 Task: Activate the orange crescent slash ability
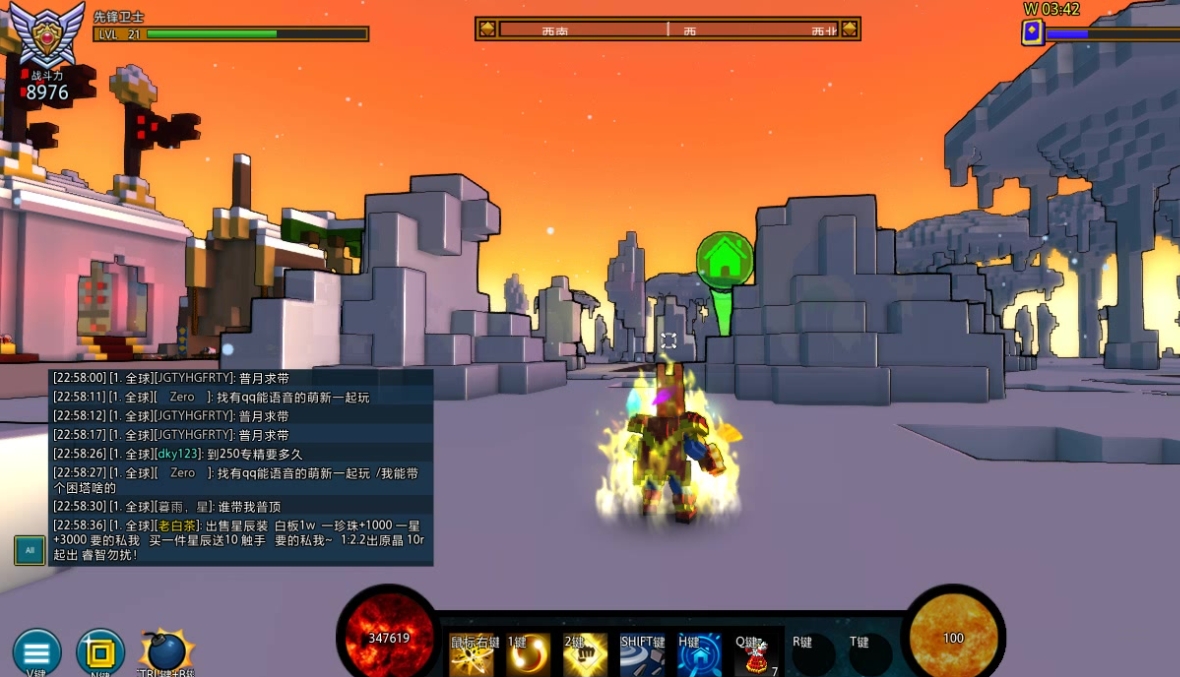click(x=528, y=654)
